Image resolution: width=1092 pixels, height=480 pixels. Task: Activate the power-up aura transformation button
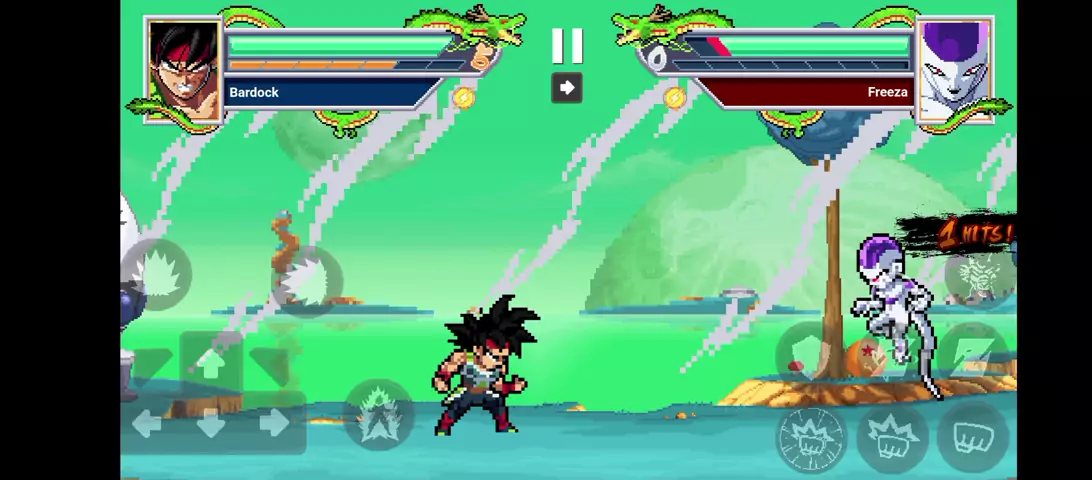378,415
